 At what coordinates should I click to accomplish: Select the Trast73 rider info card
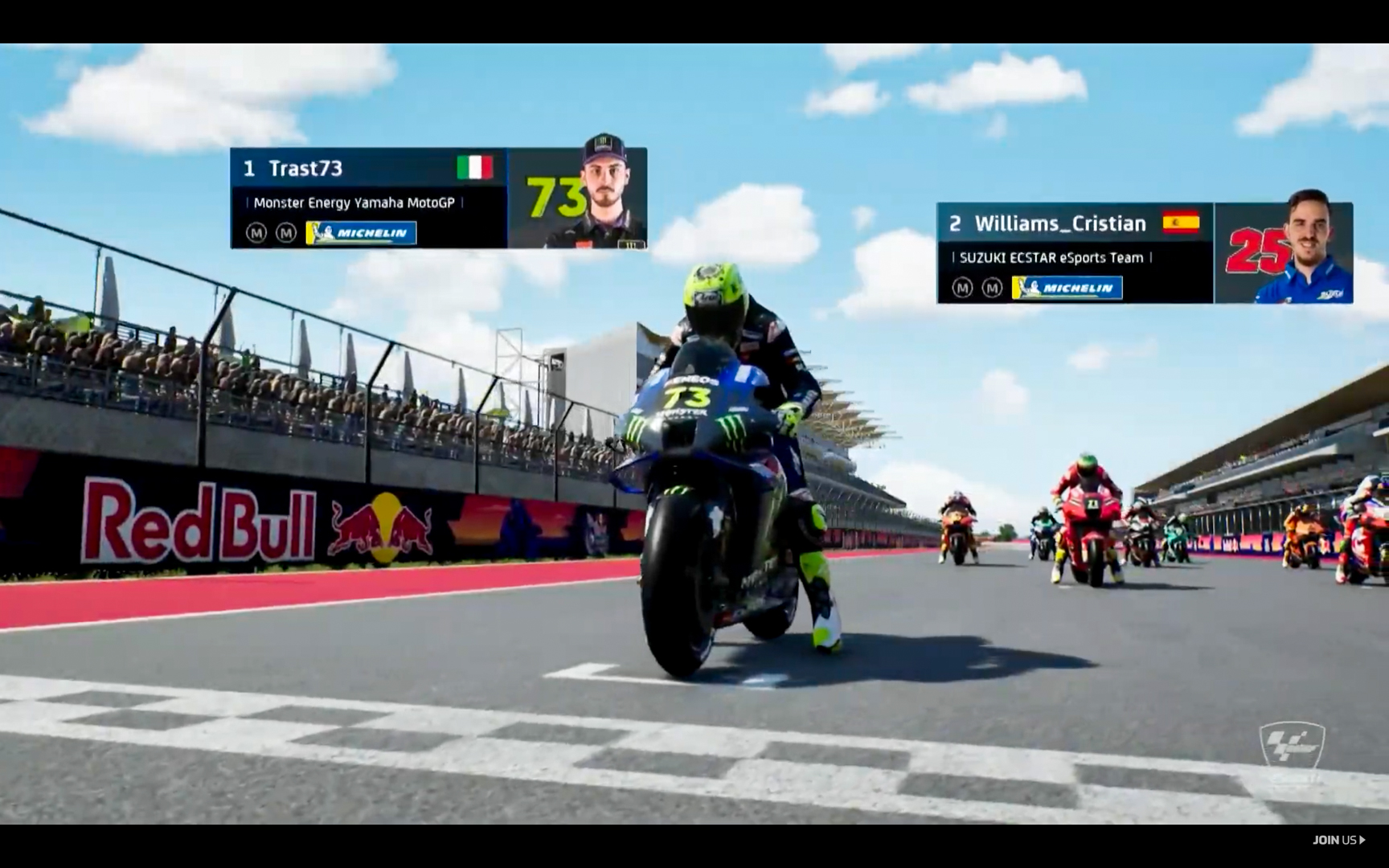pos(438,198)
